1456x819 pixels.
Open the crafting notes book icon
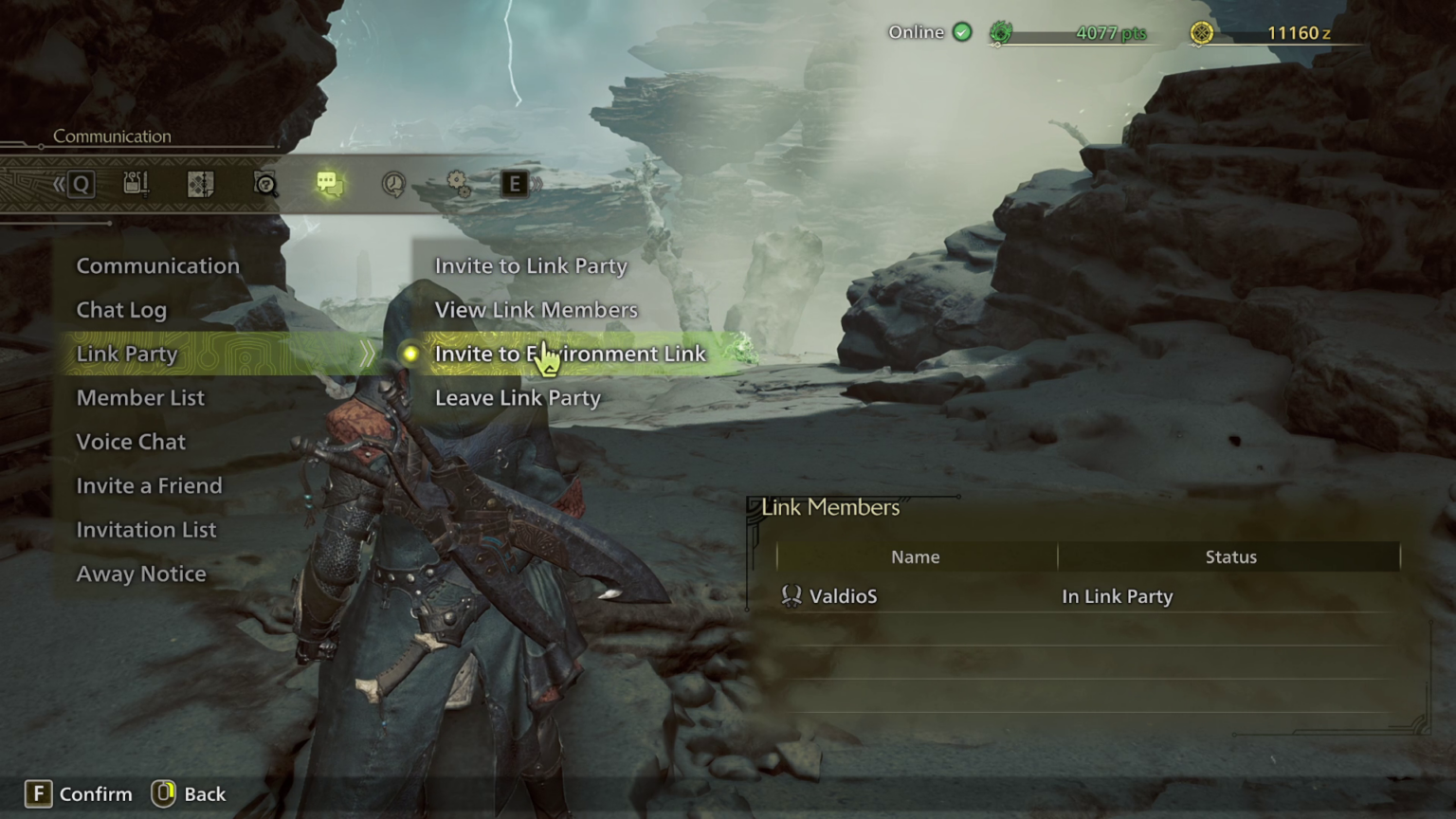(202, 184)
